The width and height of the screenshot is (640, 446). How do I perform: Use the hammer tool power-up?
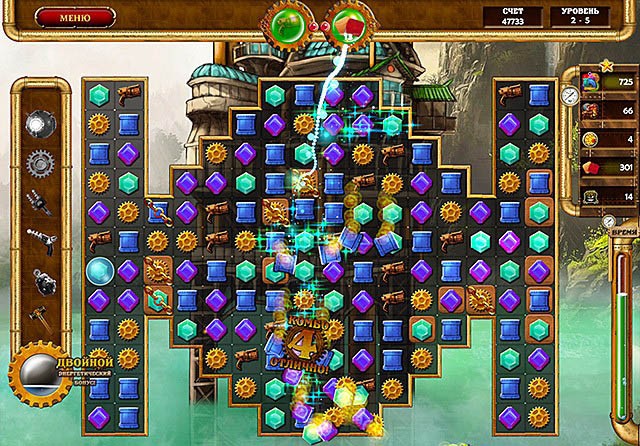(x=40, y=314)
